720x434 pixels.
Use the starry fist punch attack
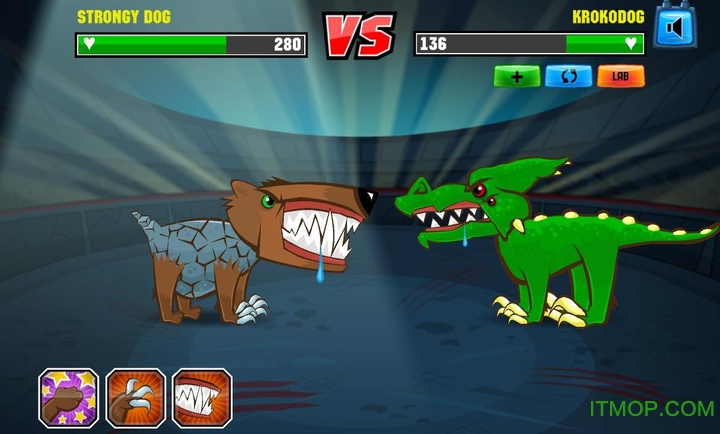(68, 397)
